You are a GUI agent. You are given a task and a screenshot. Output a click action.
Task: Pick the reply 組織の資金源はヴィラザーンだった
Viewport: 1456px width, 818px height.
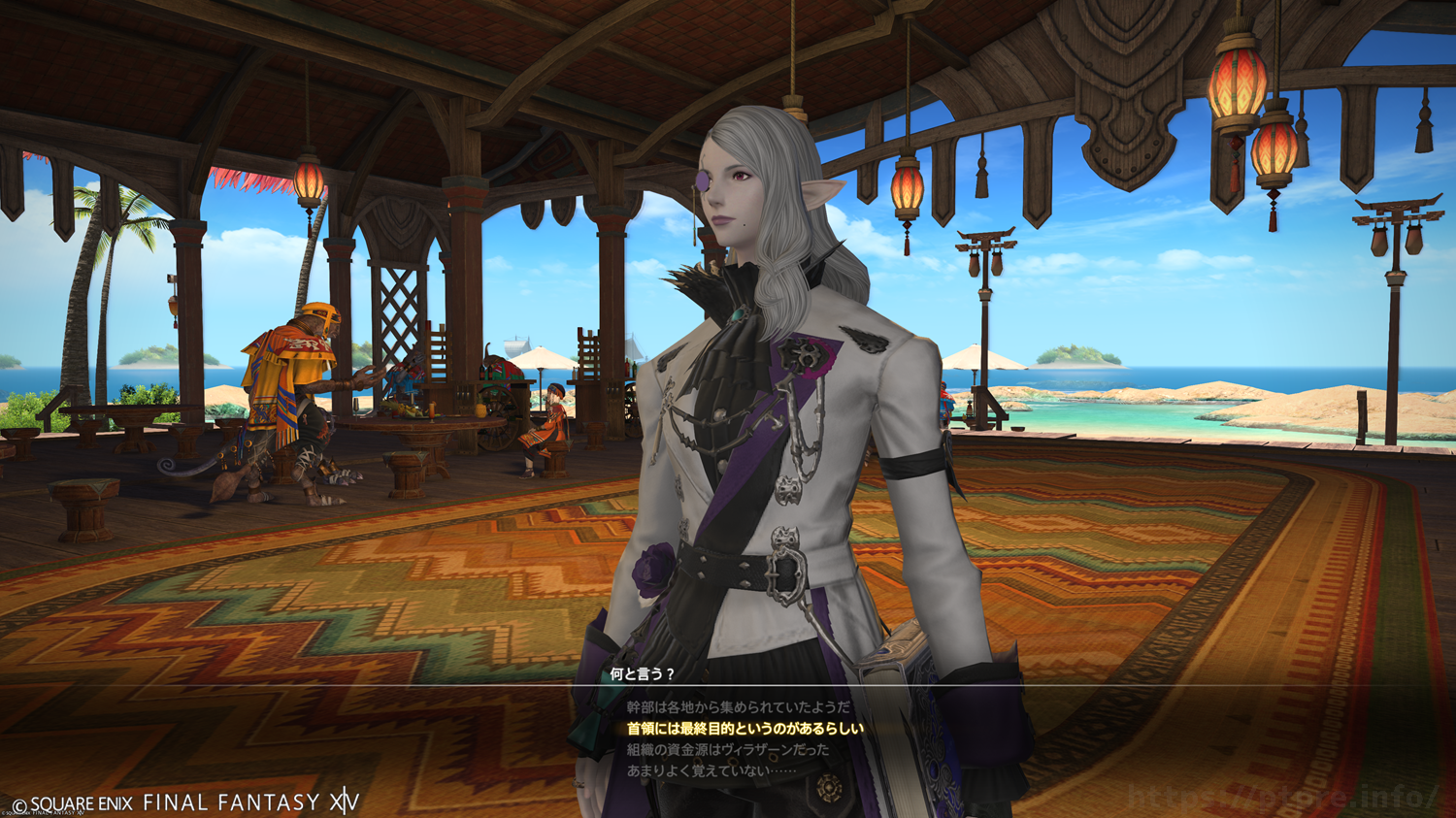click(728, 750)
